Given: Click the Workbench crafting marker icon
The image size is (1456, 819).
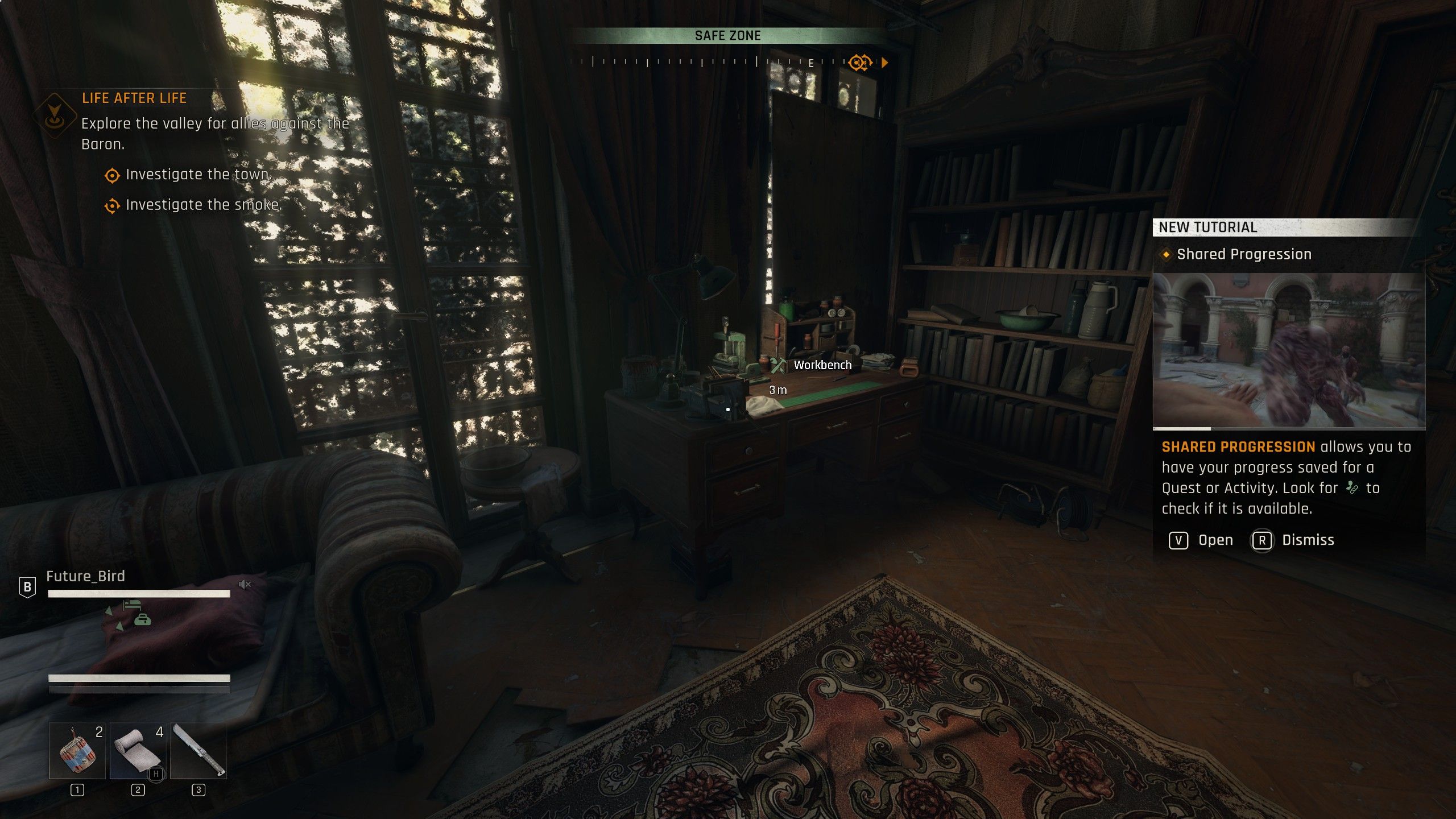Looking at the screenshot, I should coord(777,365).
